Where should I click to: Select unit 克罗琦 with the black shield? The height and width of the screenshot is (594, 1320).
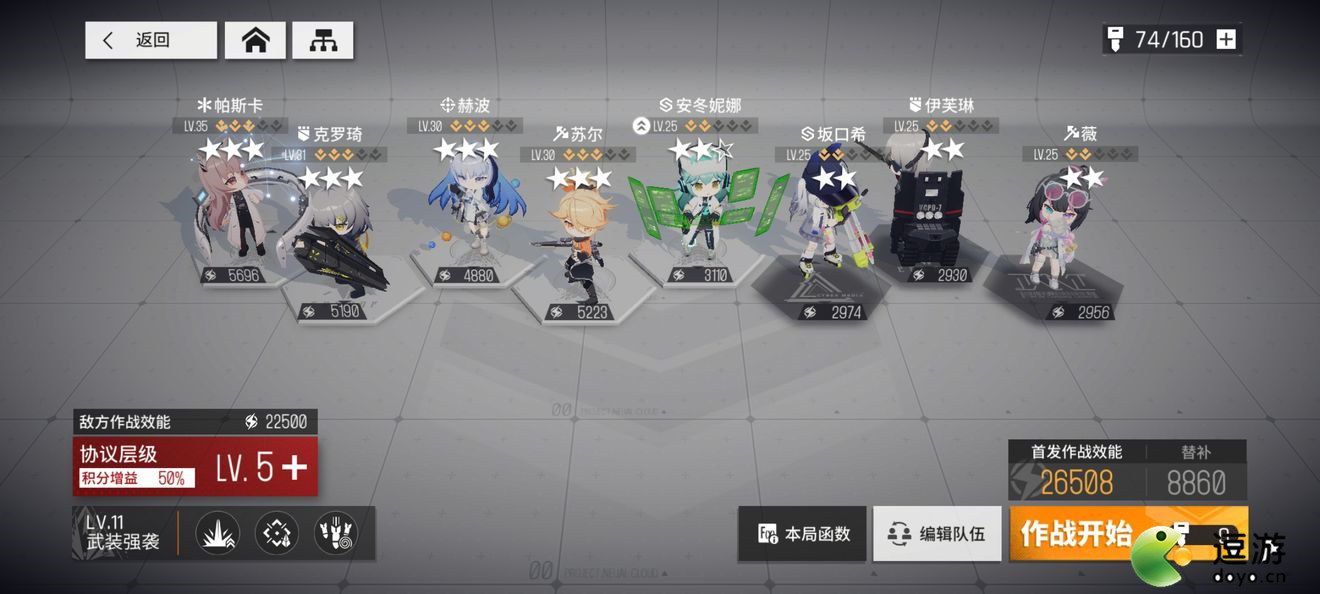pos(335,240)
